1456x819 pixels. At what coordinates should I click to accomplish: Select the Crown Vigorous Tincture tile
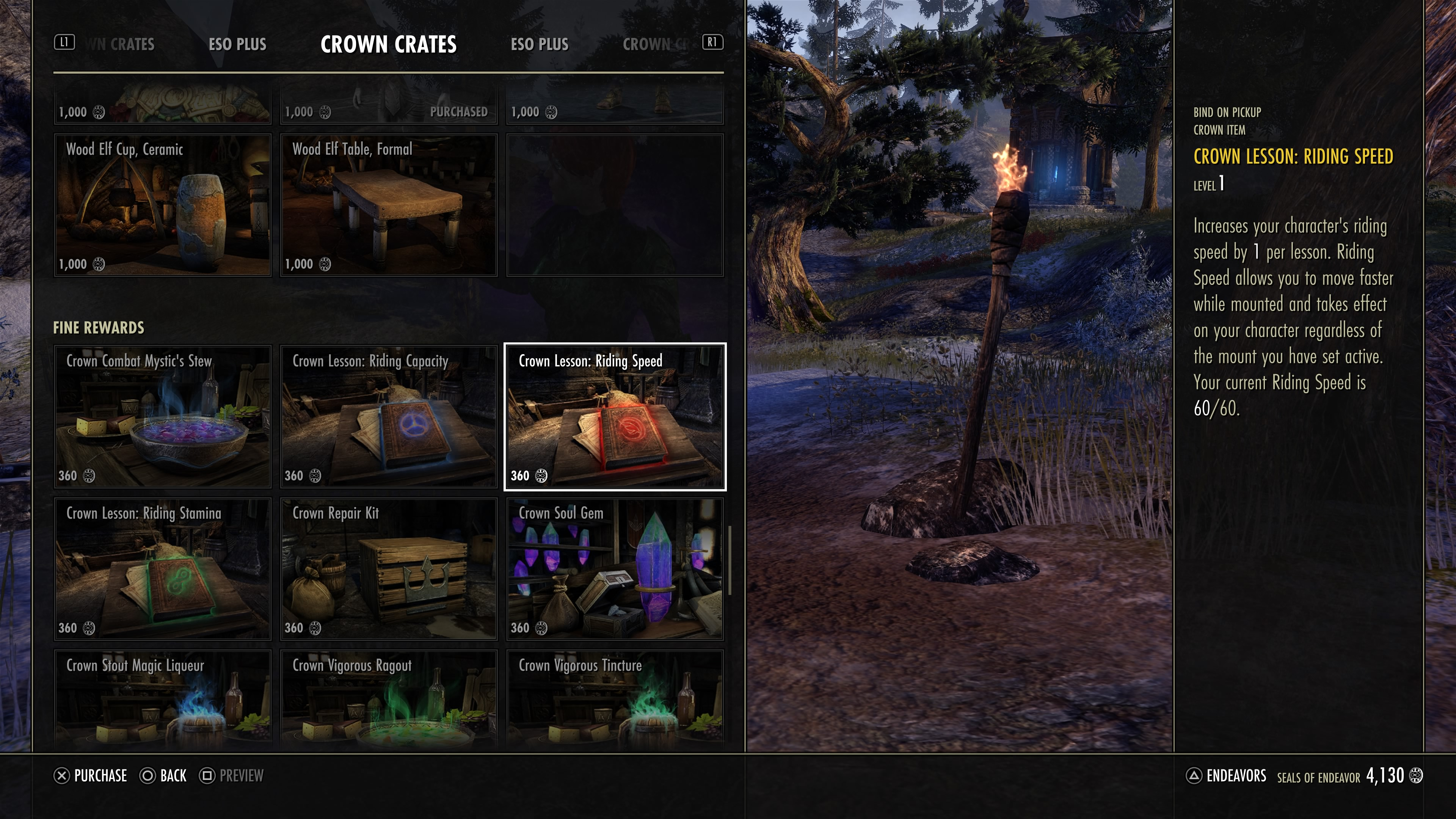[614, 700]
